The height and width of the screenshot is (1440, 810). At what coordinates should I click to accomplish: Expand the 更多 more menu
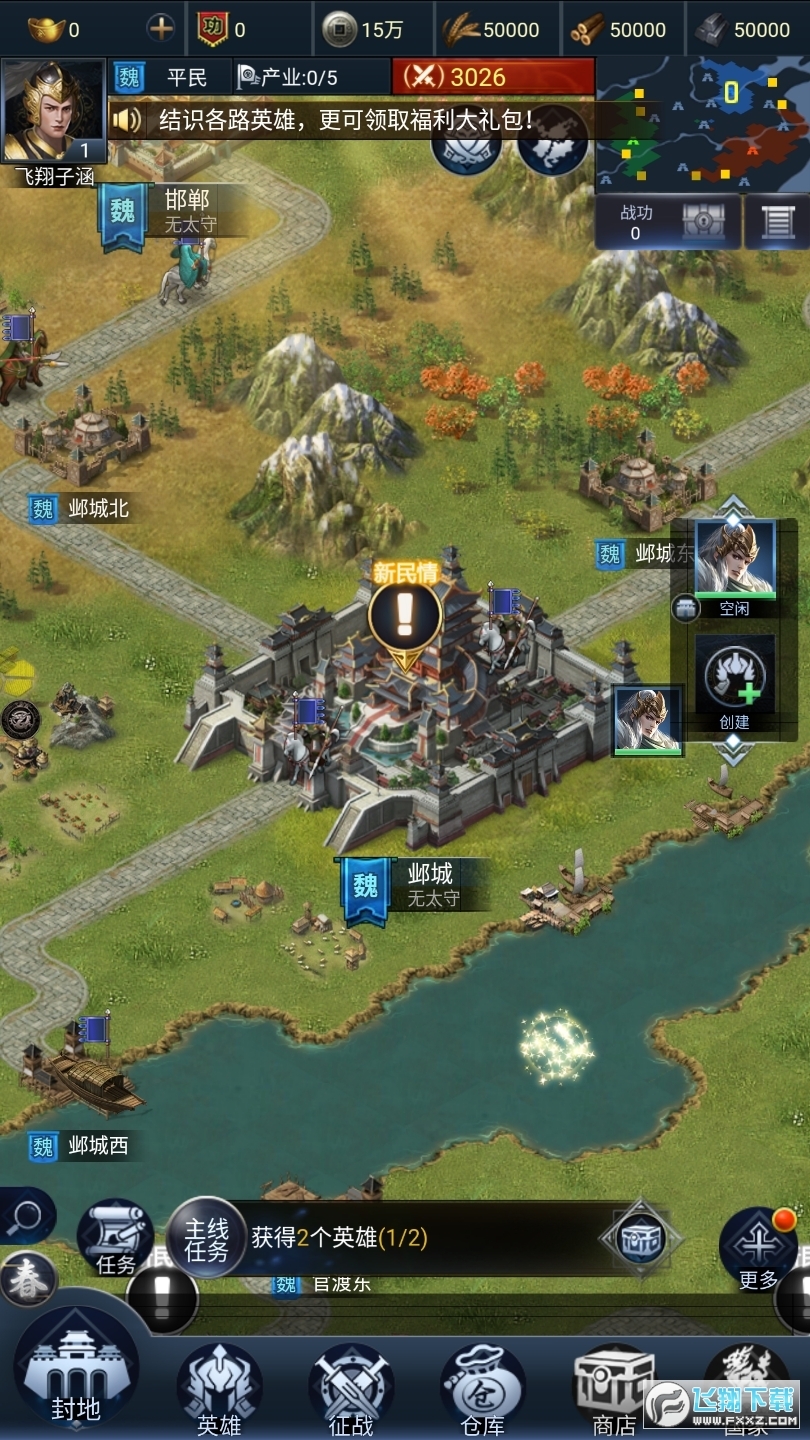757,1247
